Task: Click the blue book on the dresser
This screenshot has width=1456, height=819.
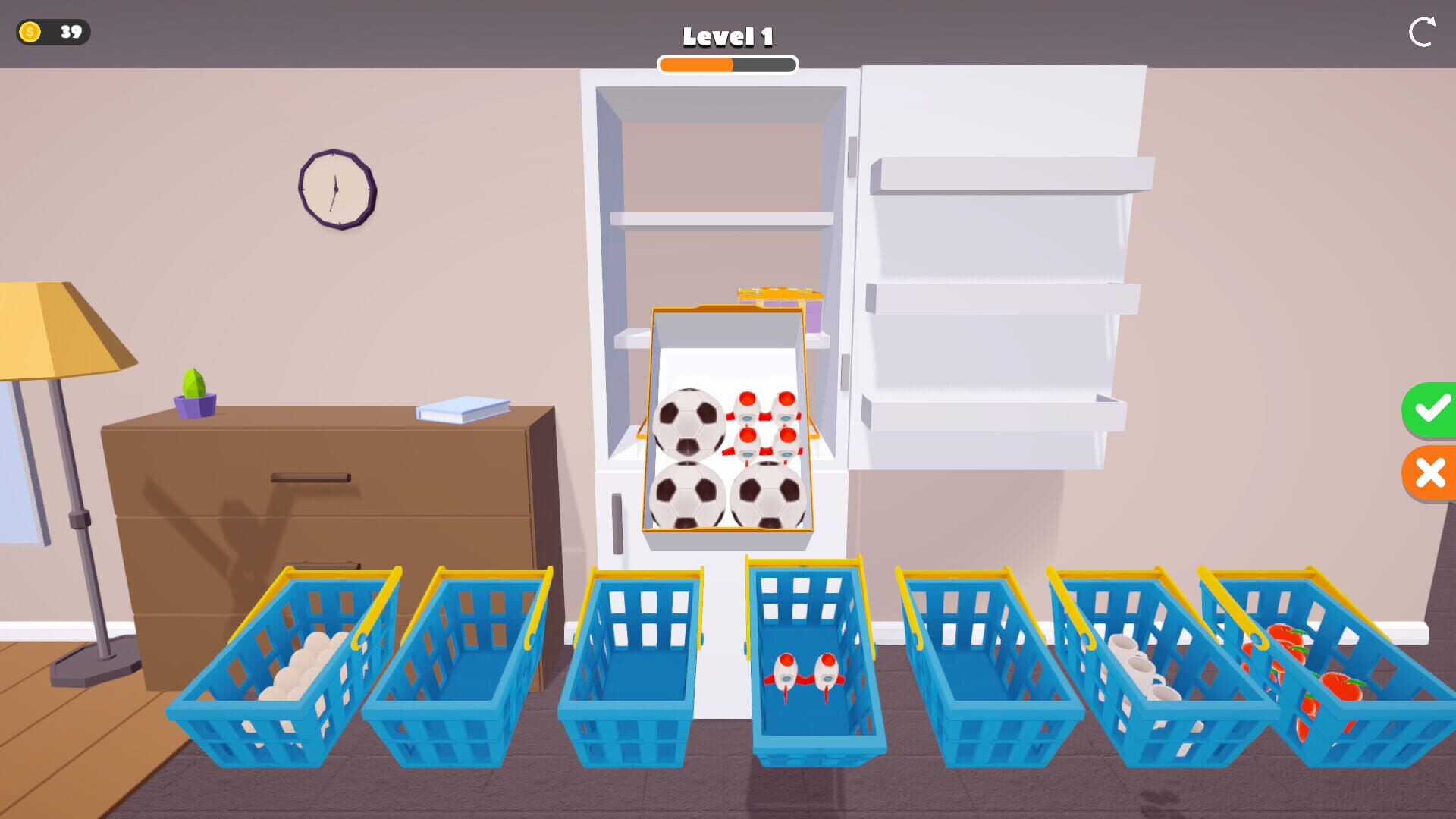Action: click(460, 409)
